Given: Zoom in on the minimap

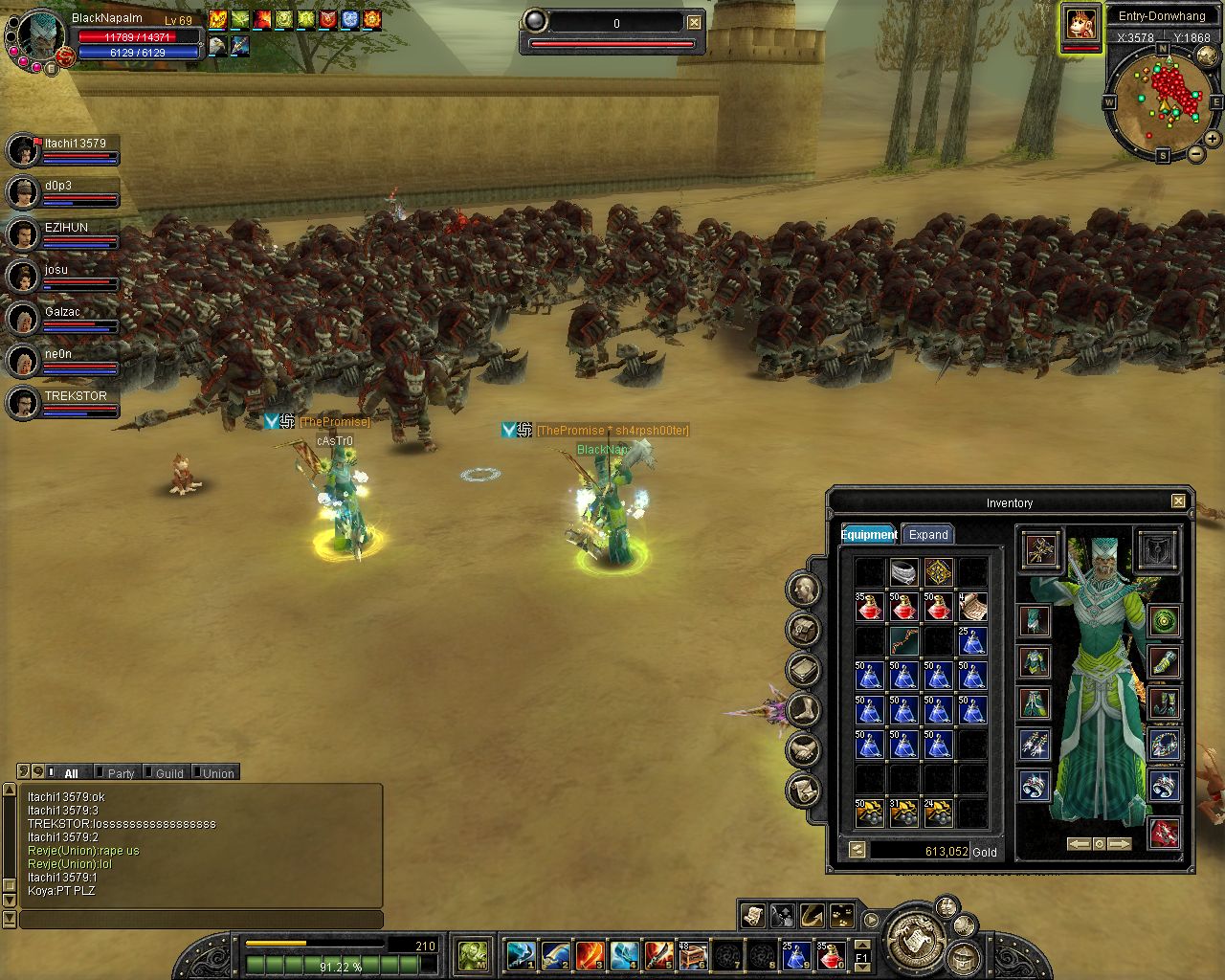Looking at the screenshot, I should pos(1212,139).
